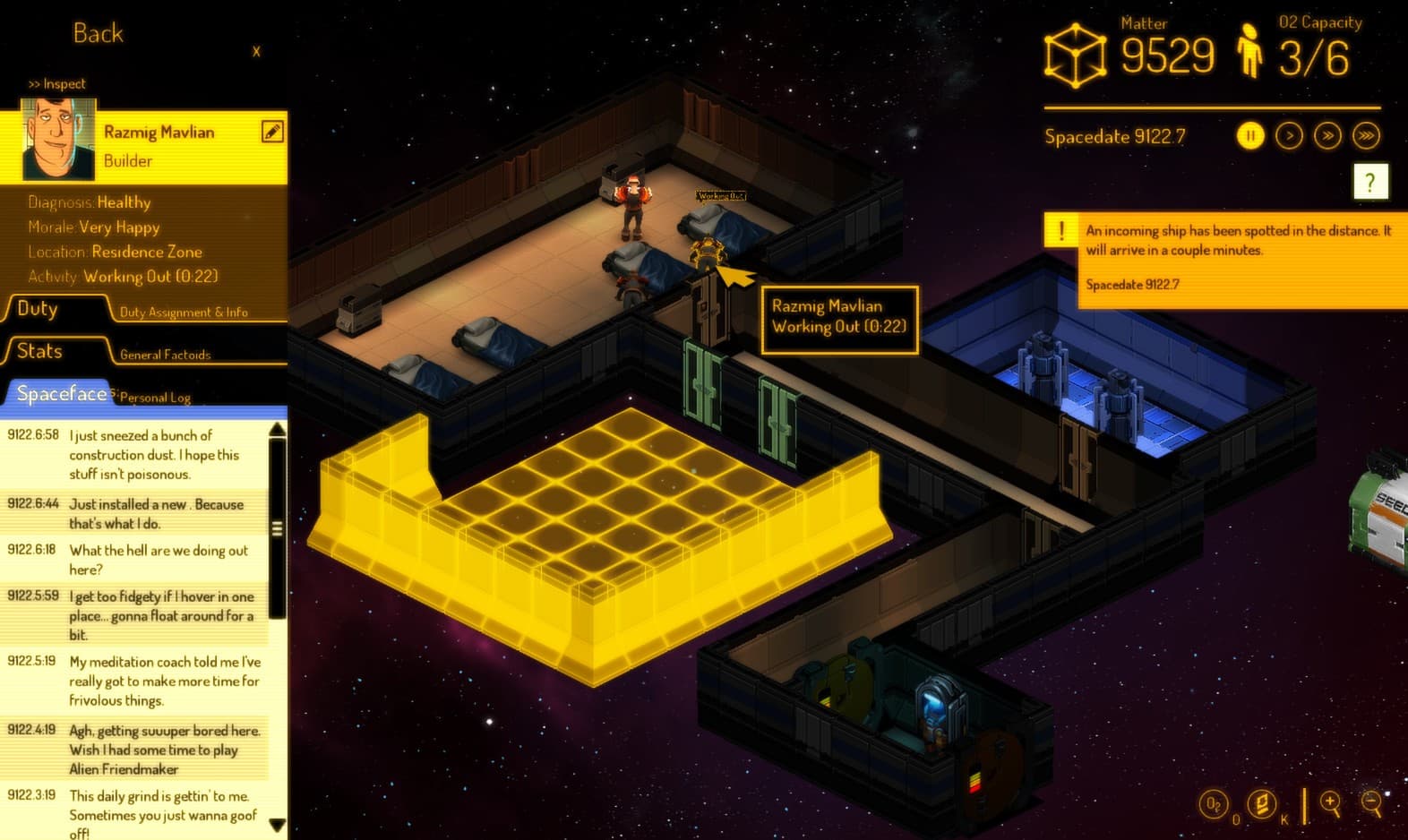Screen dimensions: 1408x840
Task: Click the zone overlay icon labeled K
Action: point(1261,804)
